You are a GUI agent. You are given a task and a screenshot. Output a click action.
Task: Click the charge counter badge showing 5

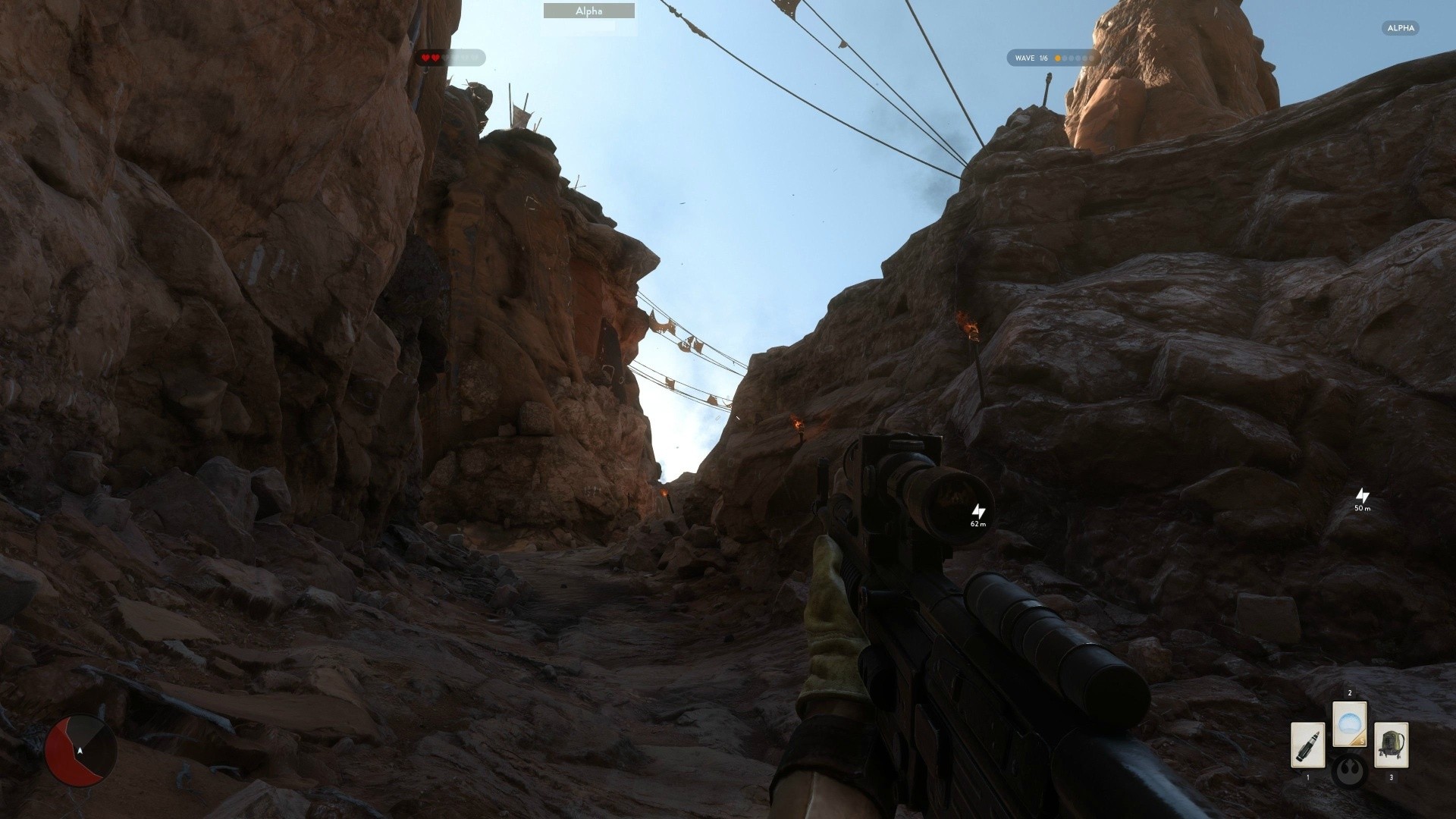[1362, 741]
